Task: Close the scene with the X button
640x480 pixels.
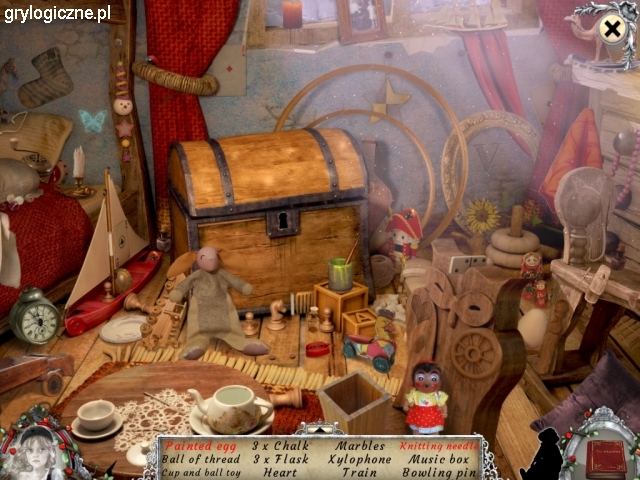Action: (610, 29)
